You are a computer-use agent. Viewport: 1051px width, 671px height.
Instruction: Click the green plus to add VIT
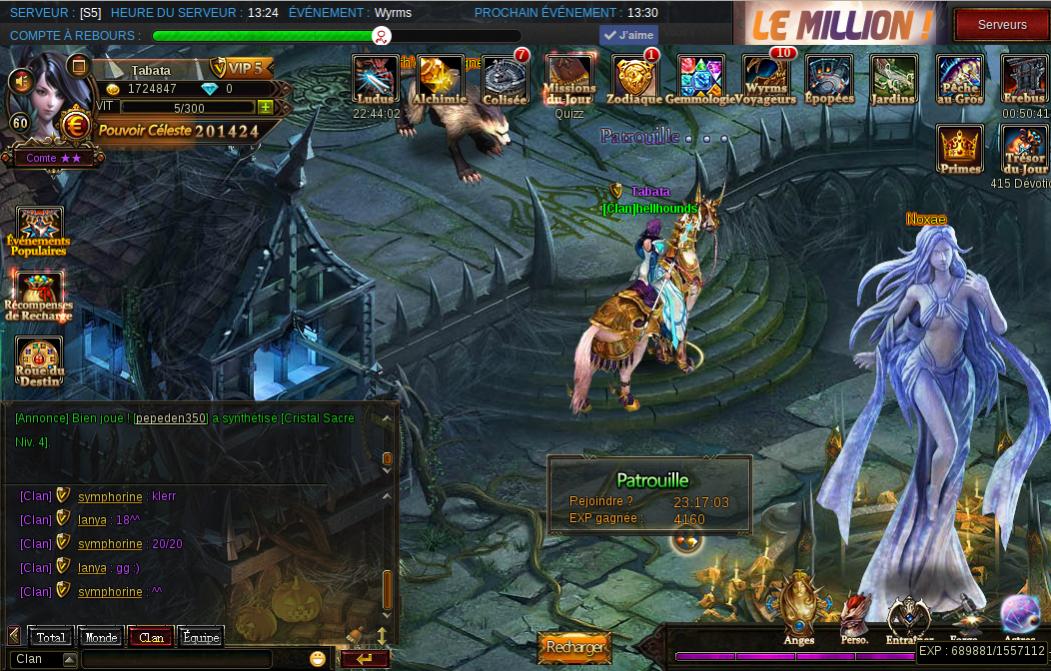point(265,107)
